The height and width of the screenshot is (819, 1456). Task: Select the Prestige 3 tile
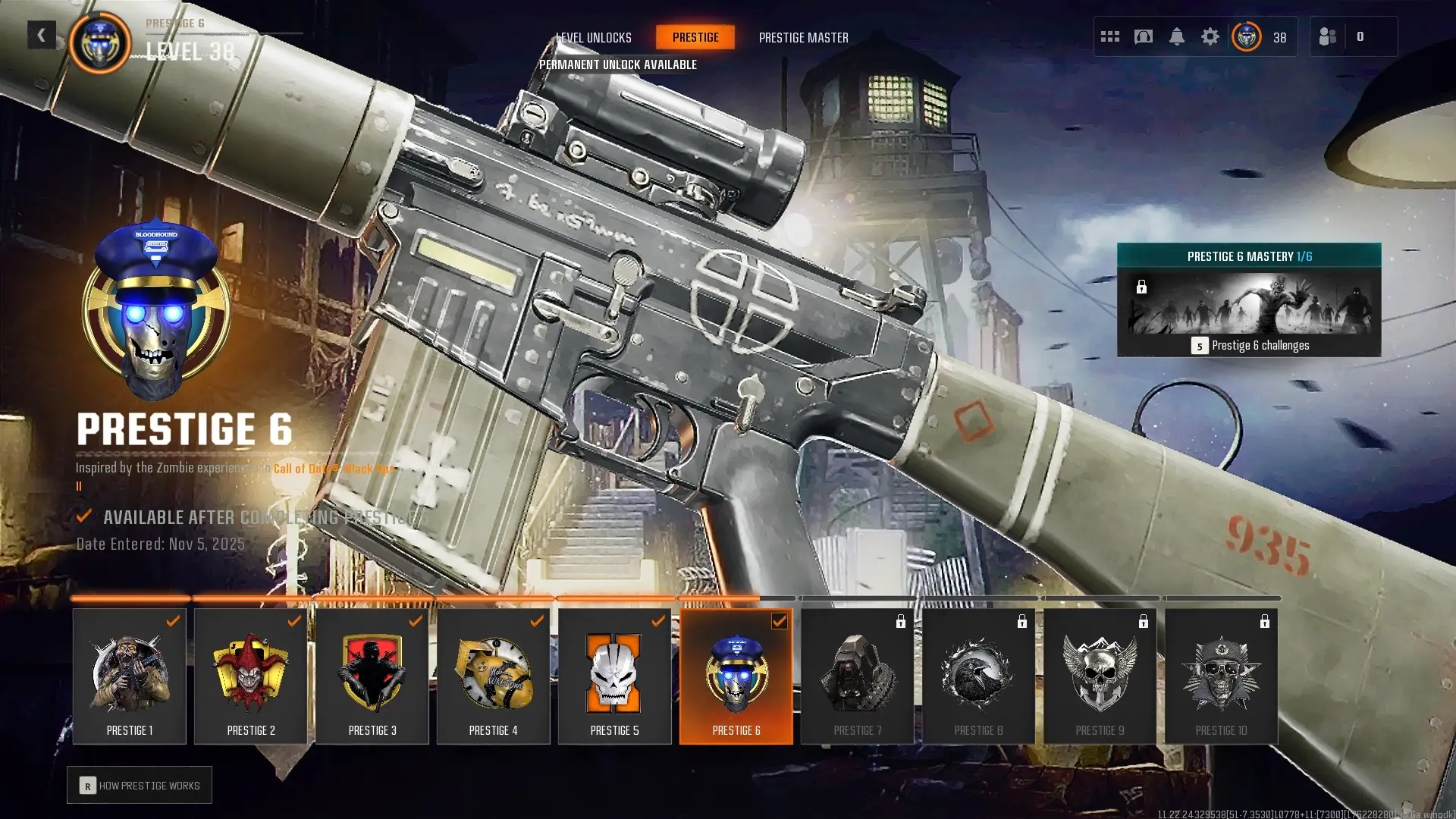click(372, 676)
